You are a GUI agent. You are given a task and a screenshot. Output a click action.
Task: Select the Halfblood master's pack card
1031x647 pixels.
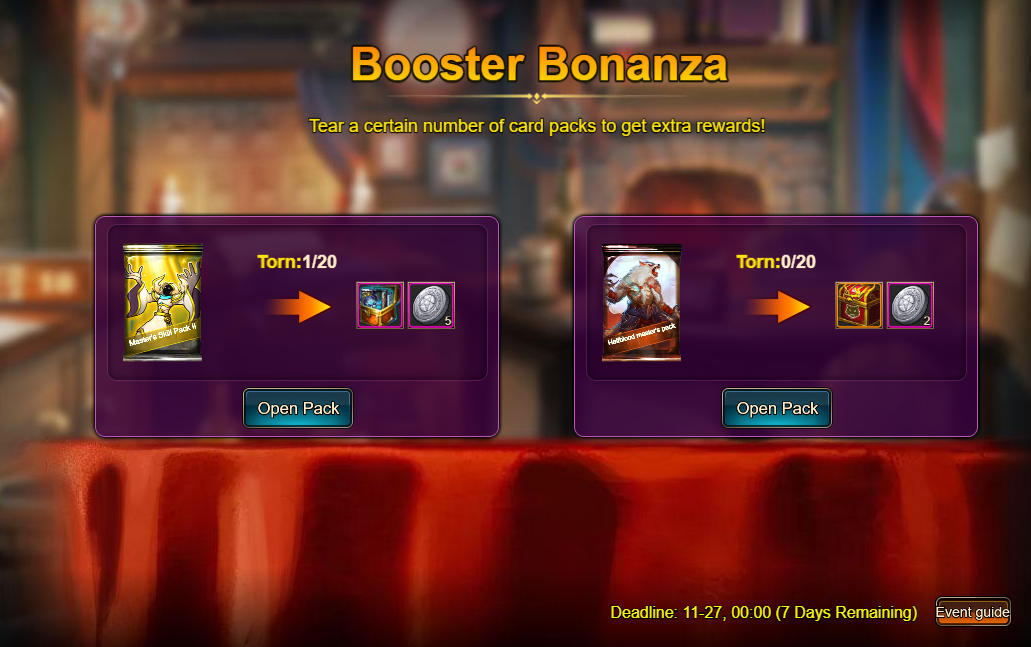[x=641, y=304]
